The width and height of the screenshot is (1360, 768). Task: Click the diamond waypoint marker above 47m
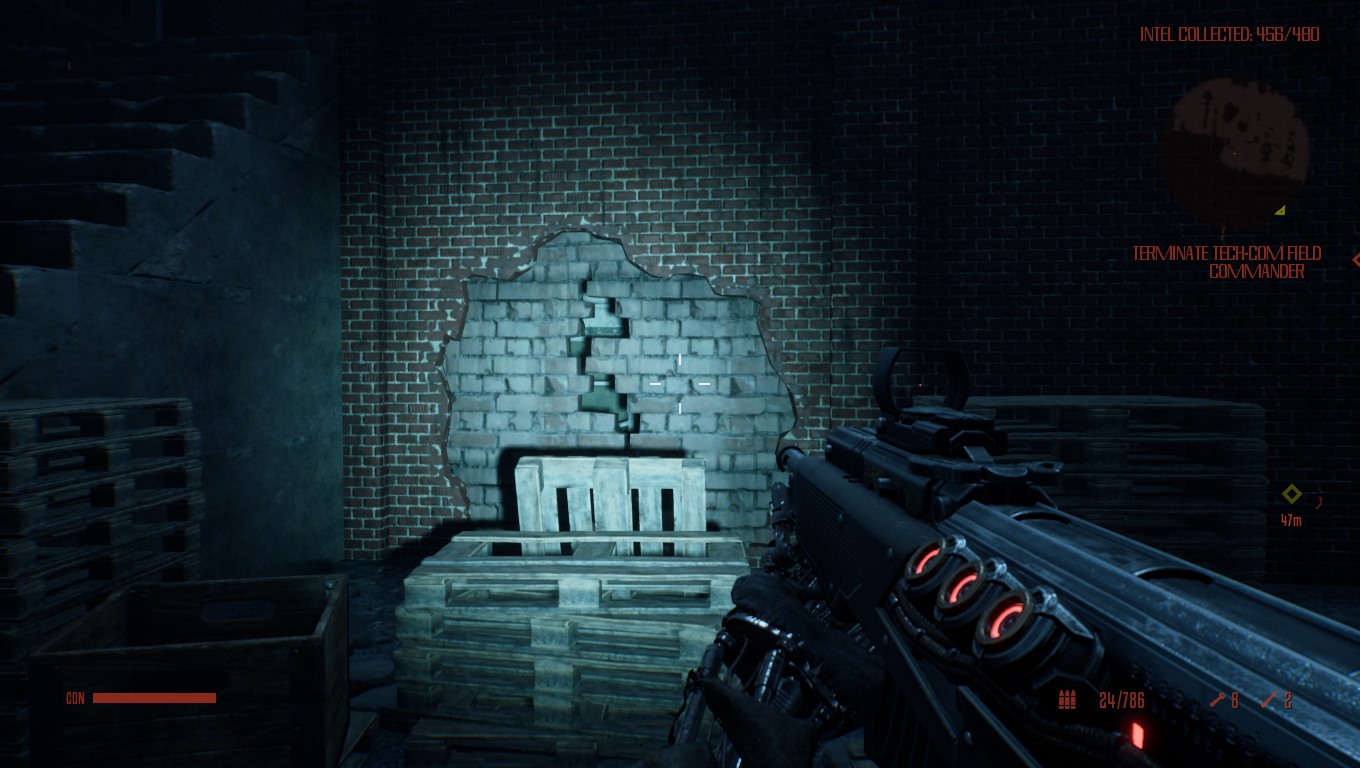(1291, 493)
